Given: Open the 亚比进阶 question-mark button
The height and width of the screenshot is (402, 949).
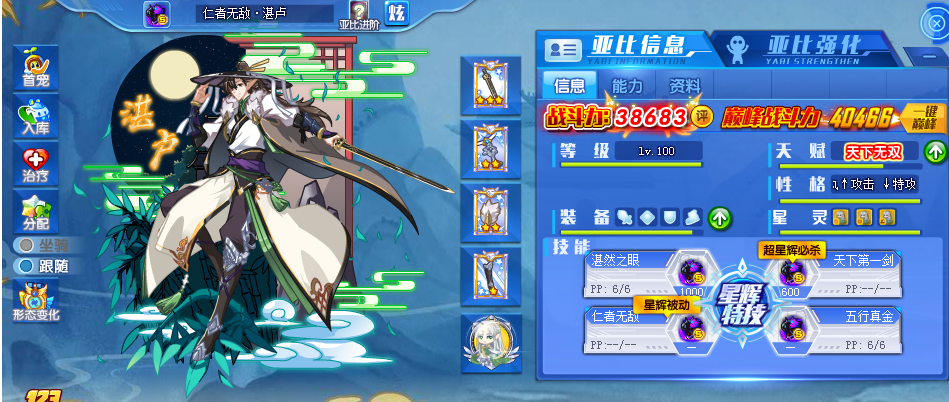Looking at the screenshot, I should (x=359, y=14).
